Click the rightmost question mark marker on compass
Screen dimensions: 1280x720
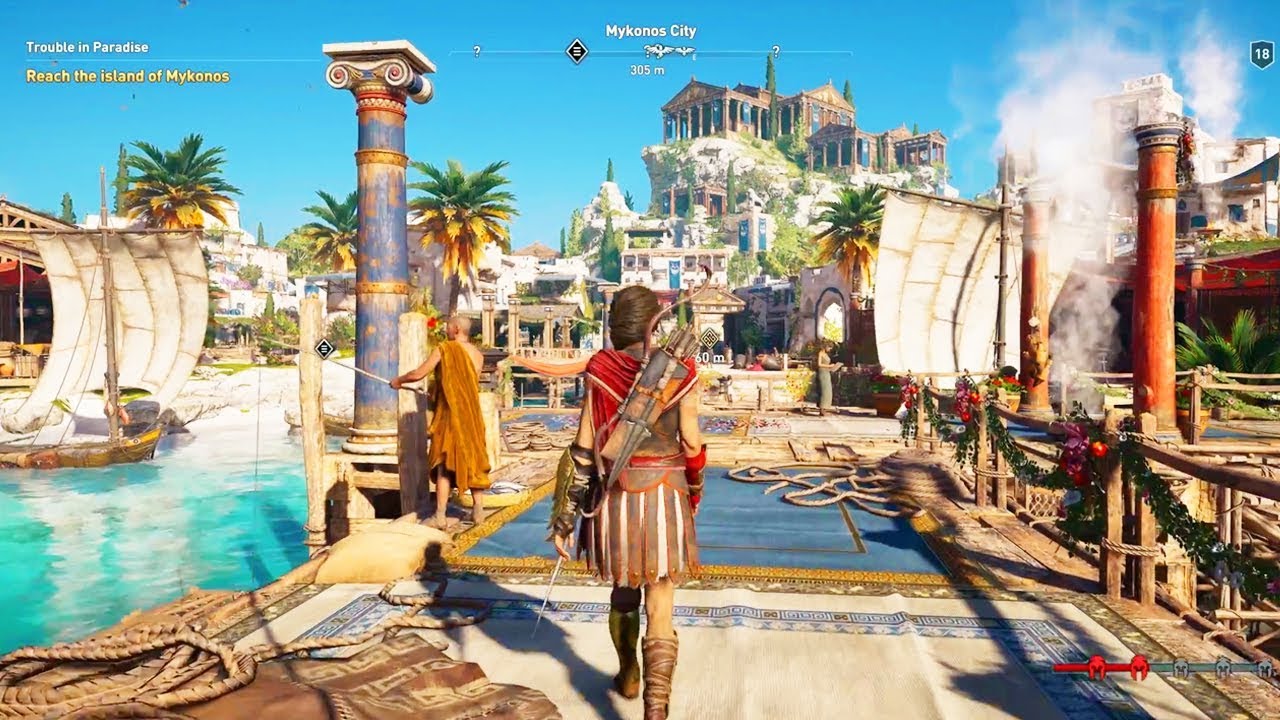click(x=776, y=50)
